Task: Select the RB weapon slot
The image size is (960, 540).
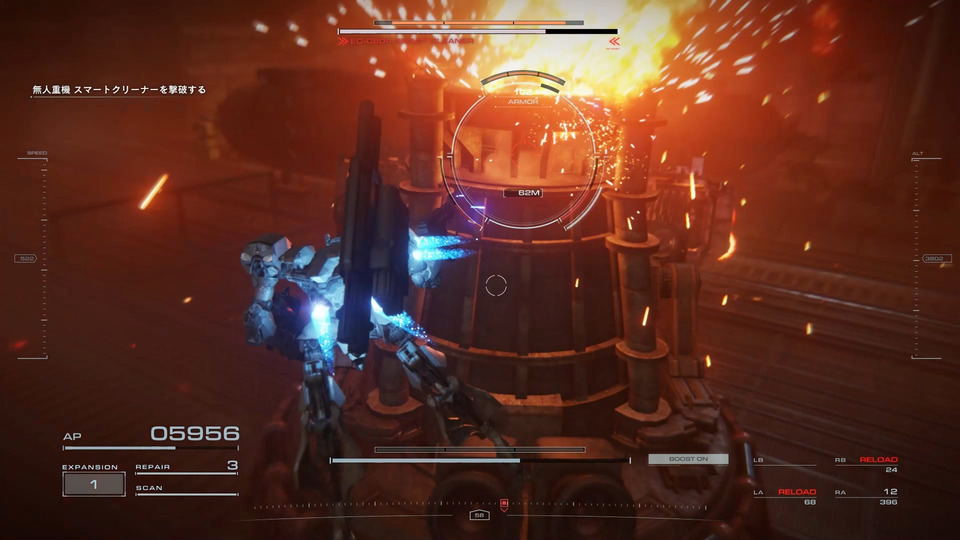Action: (866, 464)
